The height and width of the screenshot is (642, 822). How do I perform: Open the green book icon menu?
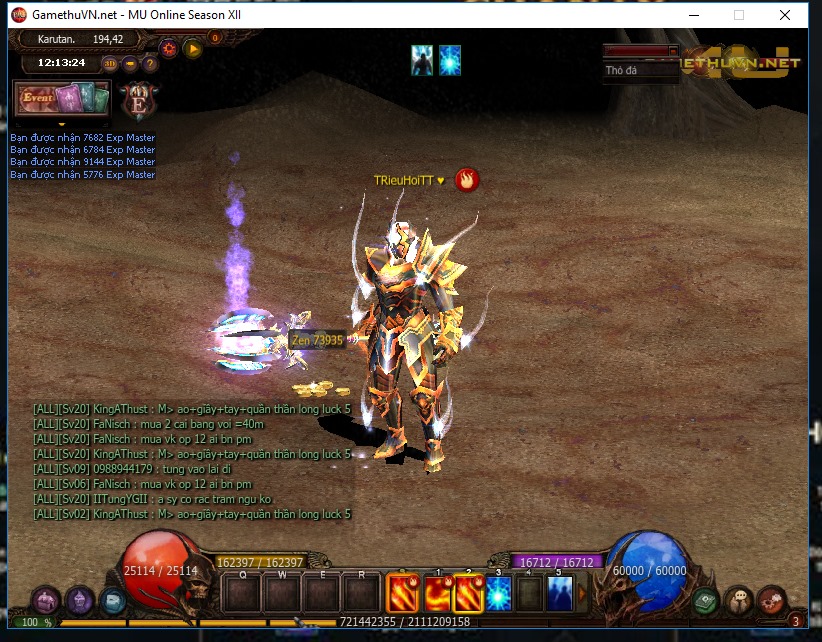[x=706, y=601]
